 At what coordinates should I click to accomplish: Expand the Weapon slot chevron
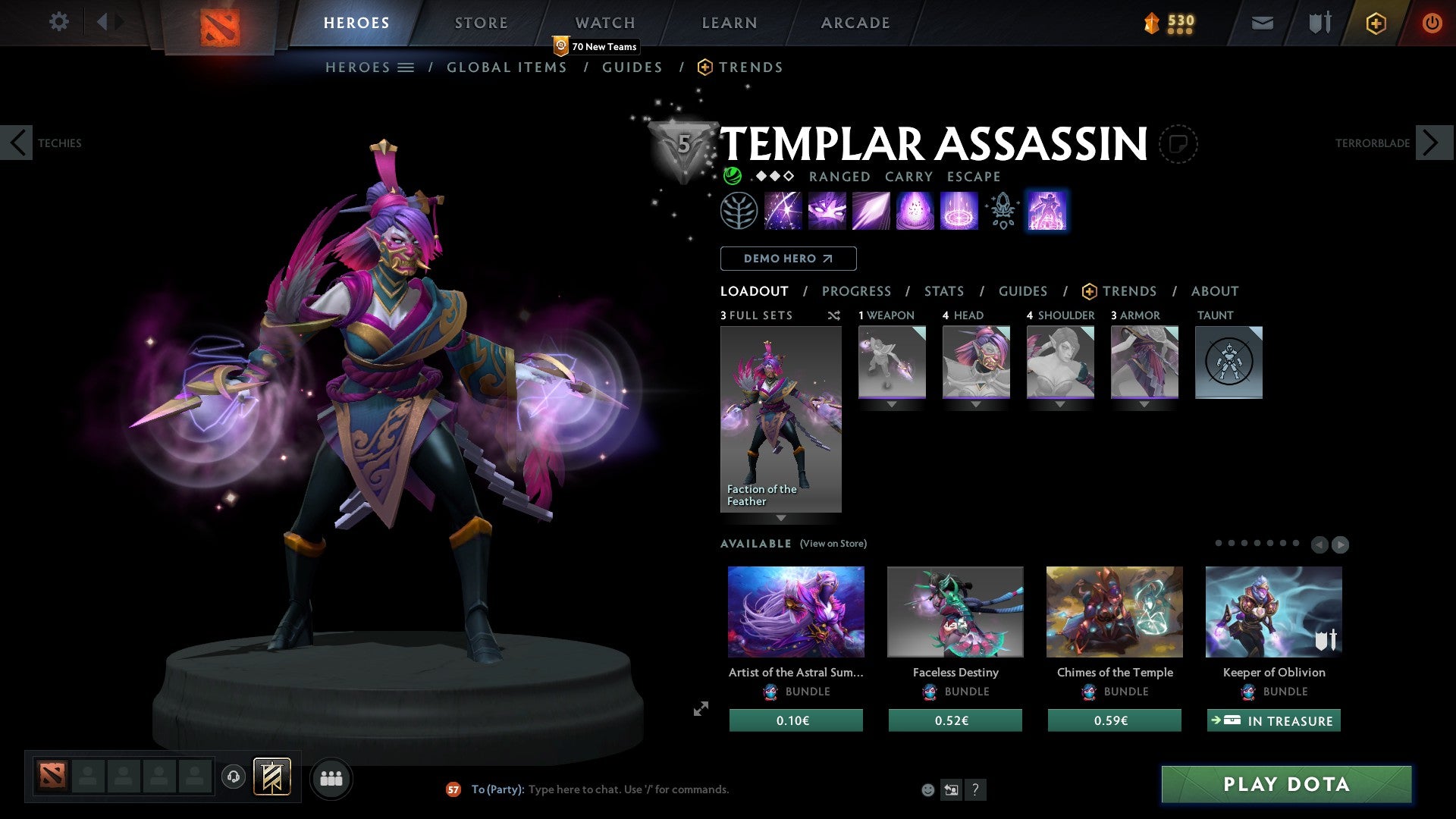891,405
